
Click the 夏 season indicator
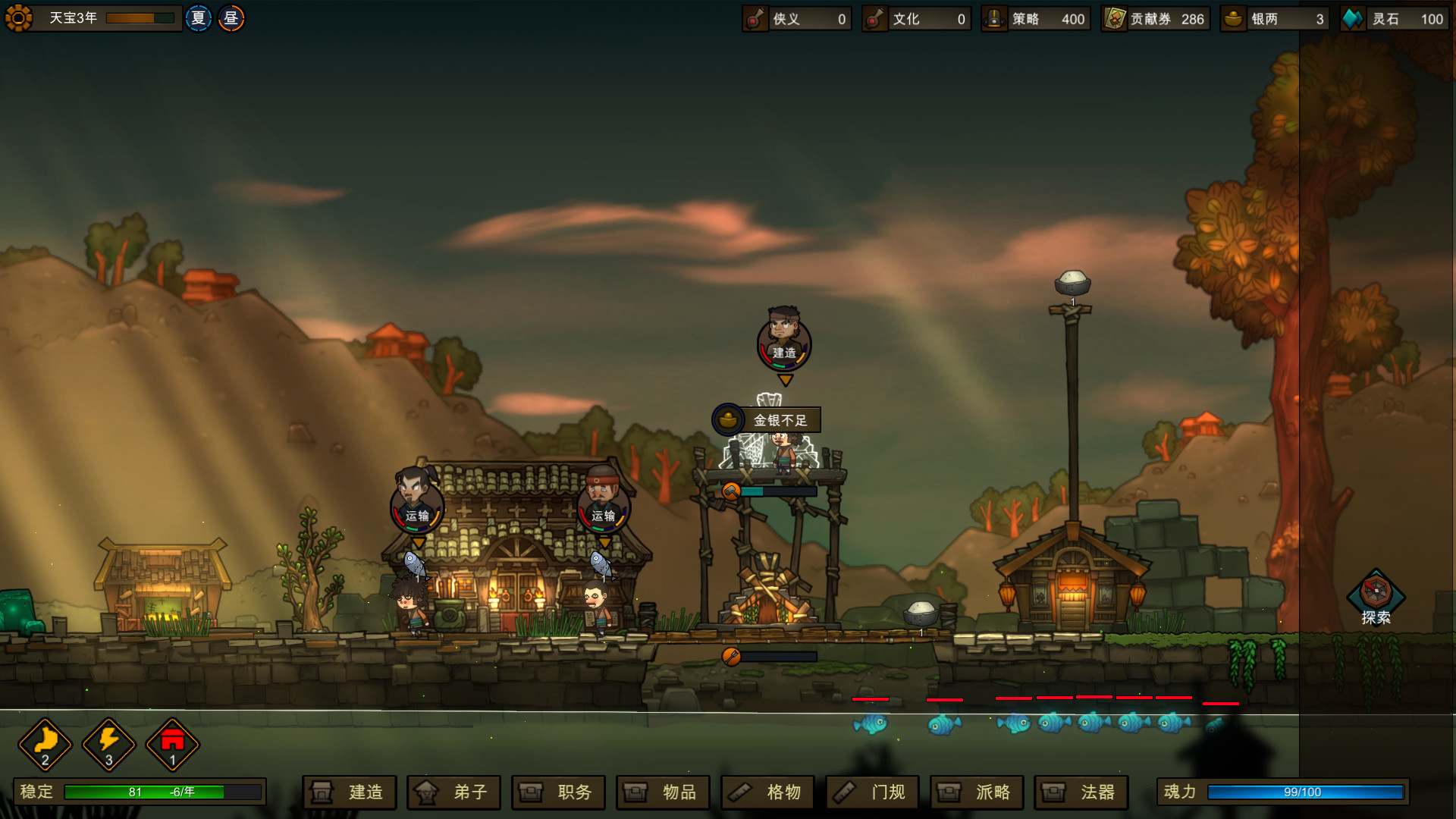point(199,18)
